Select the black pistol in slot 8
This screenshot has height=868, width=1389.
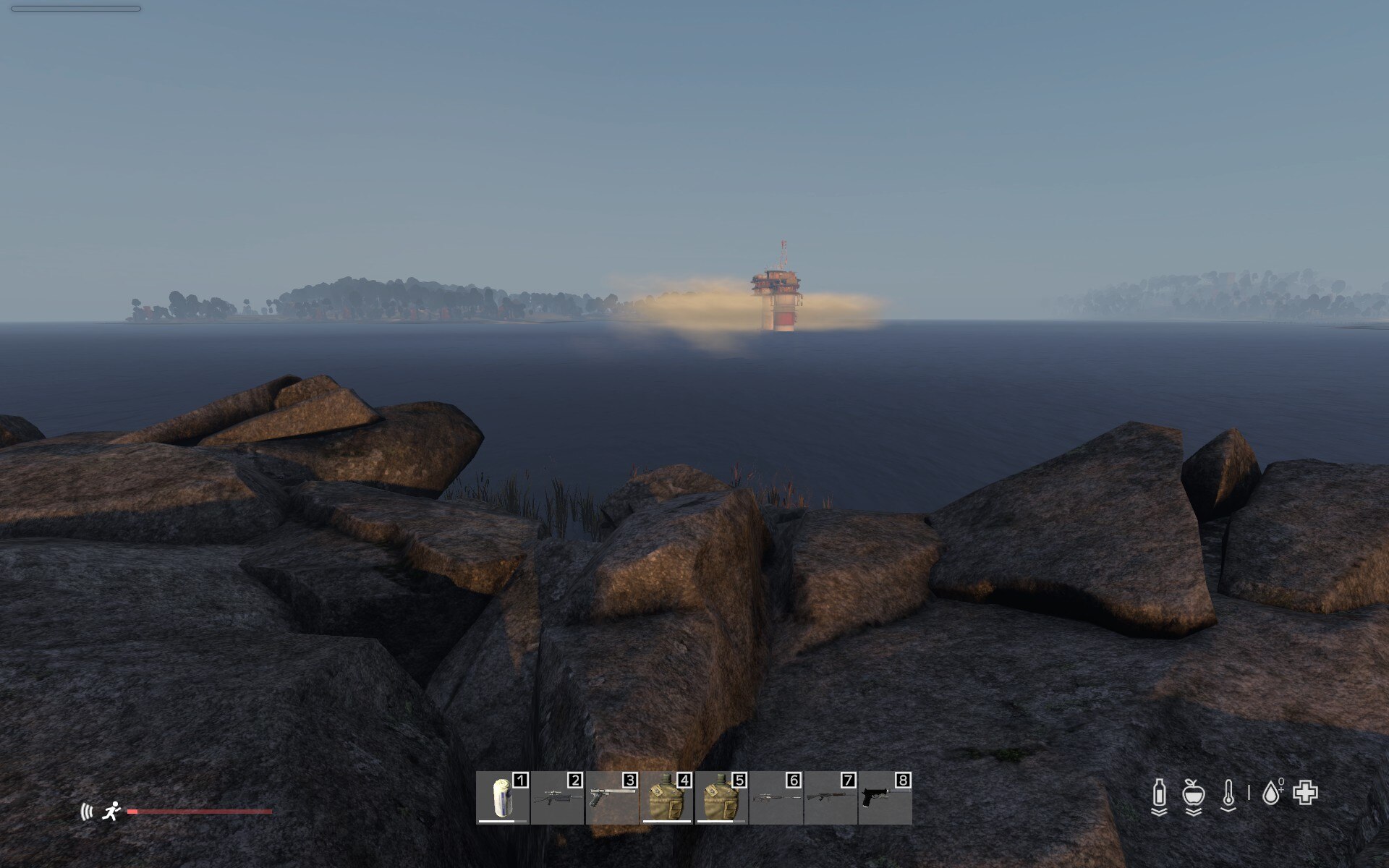[885, 798]
